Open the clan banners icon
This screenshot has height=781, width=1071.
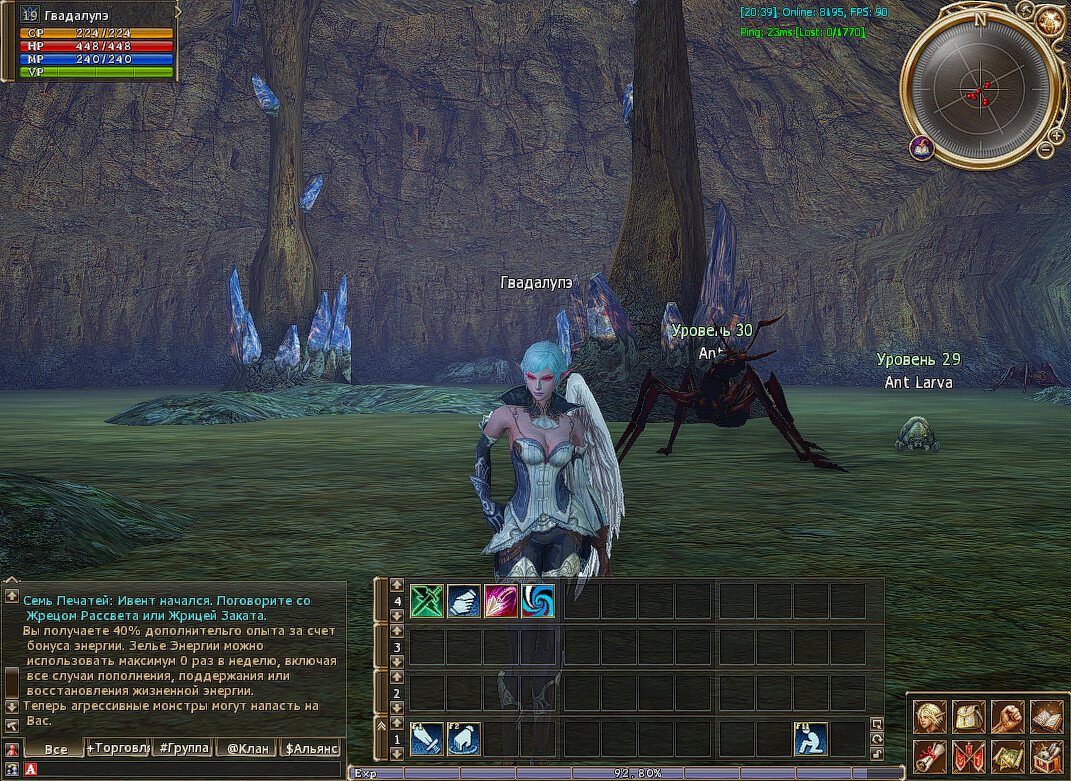pyautogui.click(x=969, y=755)
